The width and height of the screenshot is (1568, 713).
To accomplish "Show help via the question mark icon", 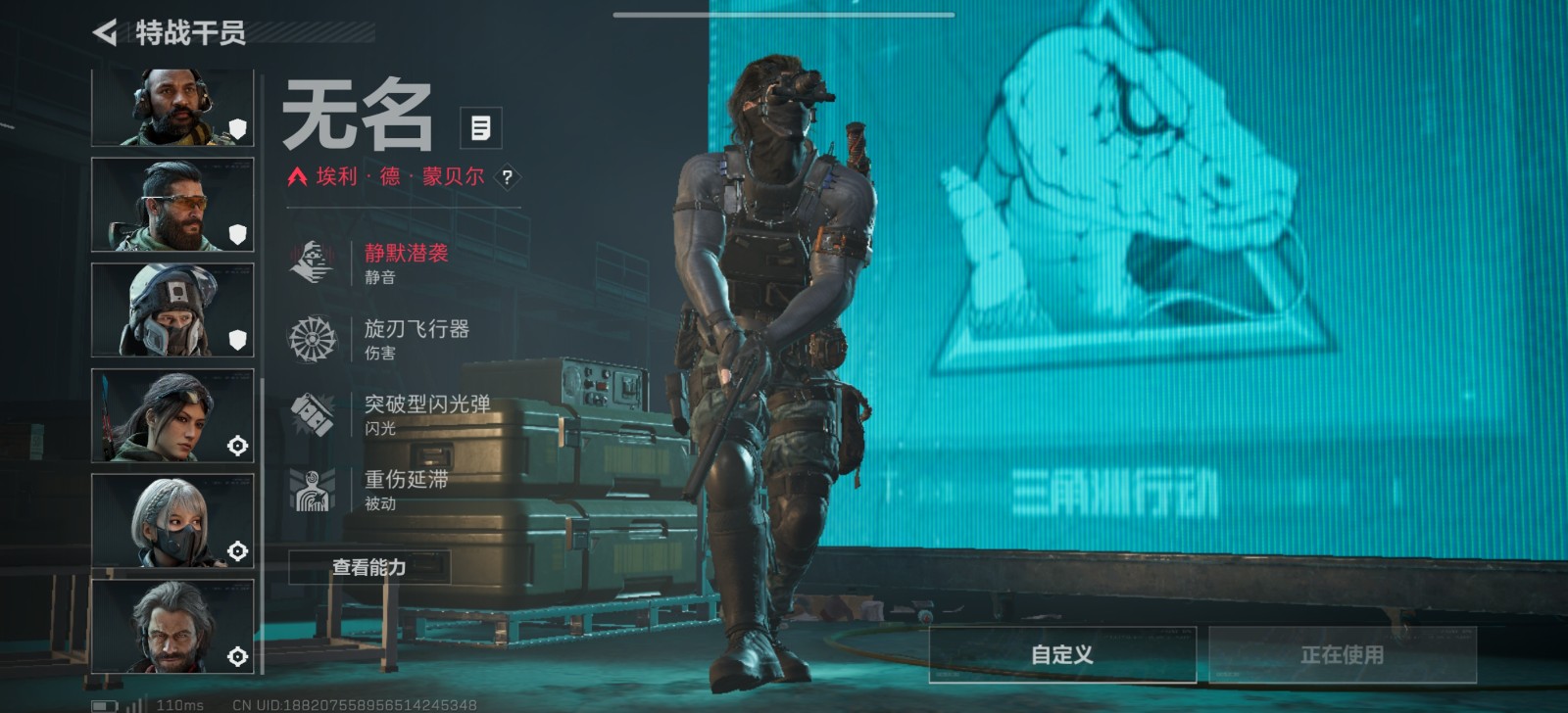I will (x=507, y=177).
